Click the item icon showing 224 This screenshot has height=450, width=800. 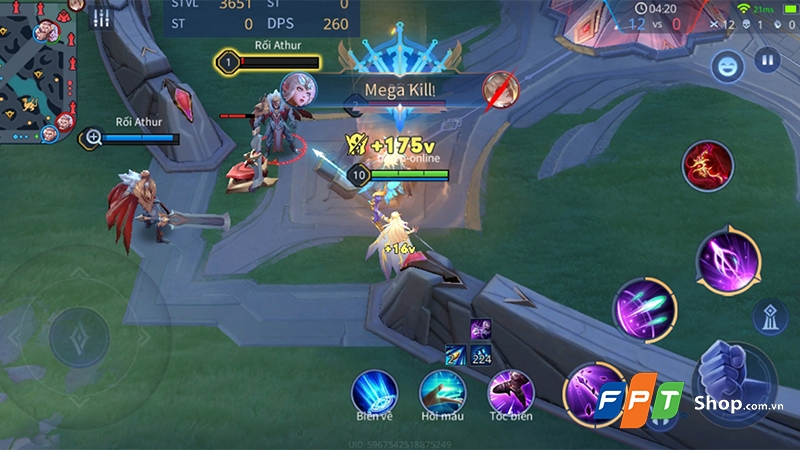tap(480, 353)
